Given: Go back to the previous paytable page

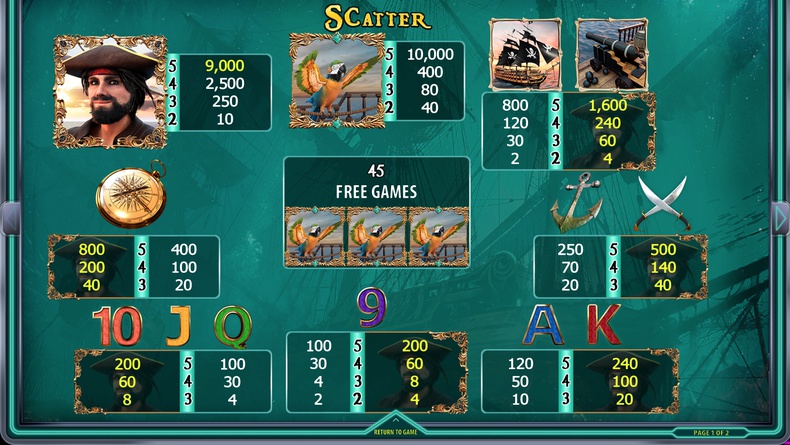Looking at the screenshot, I should point(9,218).
